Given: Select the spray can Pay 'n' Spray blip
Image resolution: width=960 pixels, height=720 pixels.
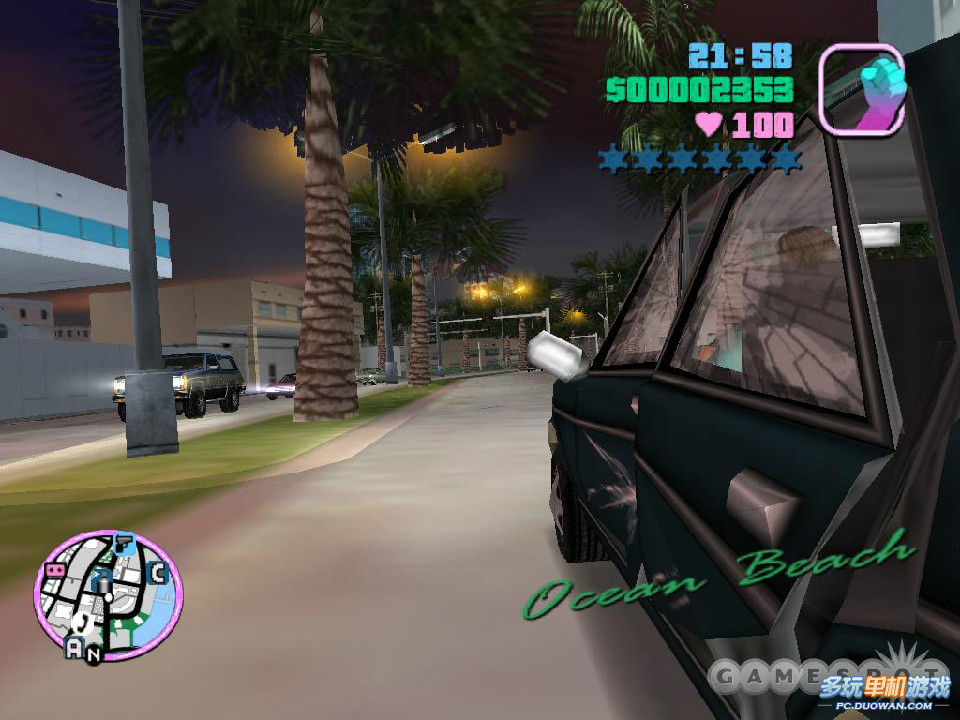Looking at the screenshot, I should (x=101, y=582).
